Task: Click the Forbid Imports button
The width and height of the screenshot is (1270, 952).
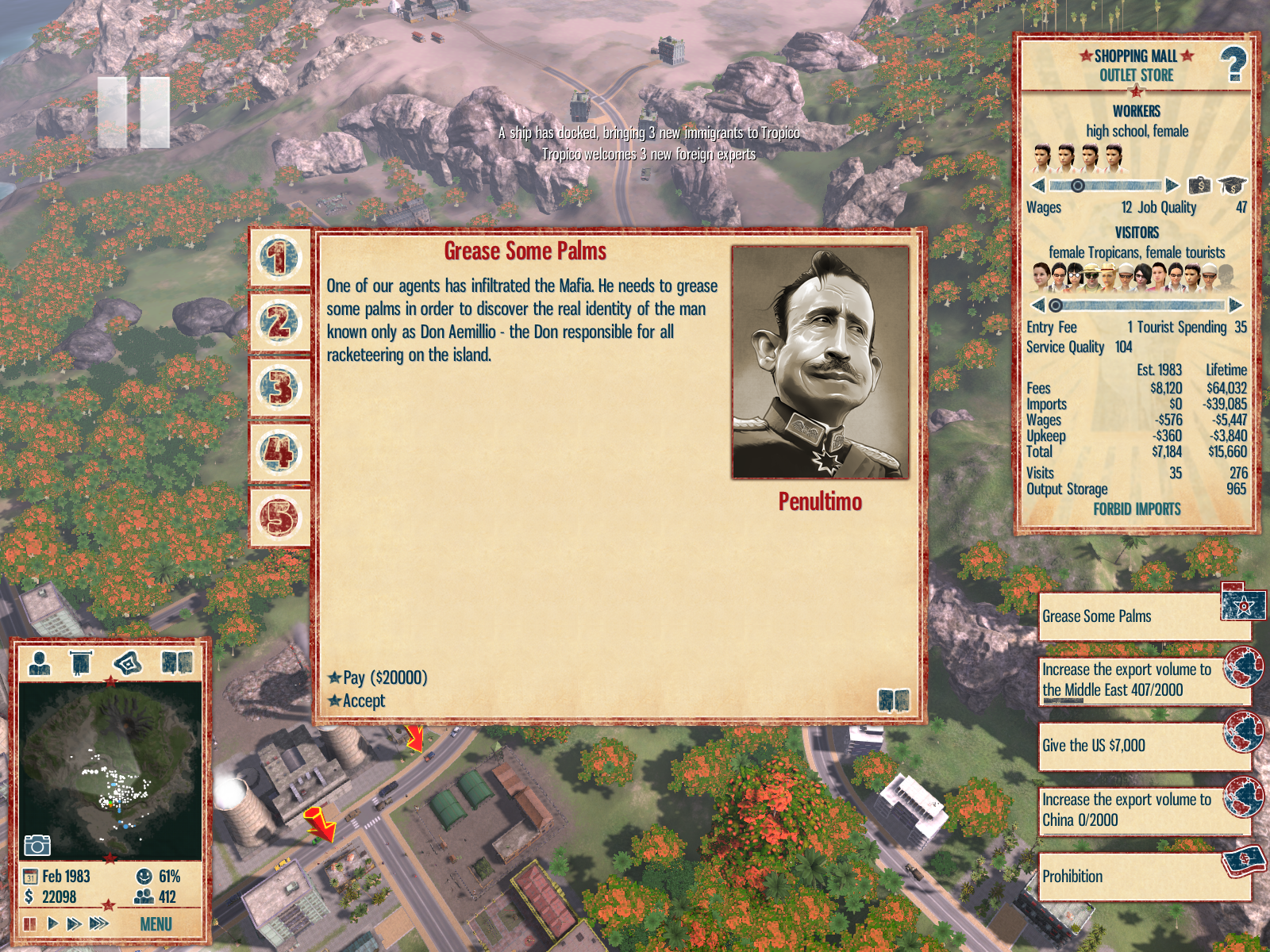Action: pos(1137,509)
